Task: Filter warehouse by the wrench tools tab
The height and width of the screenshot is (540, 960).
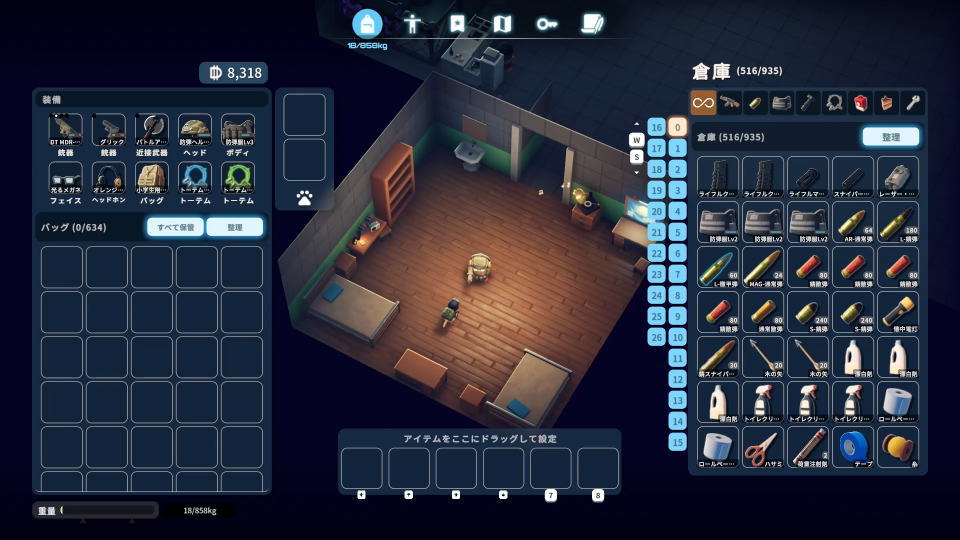Action: point(912,102)
